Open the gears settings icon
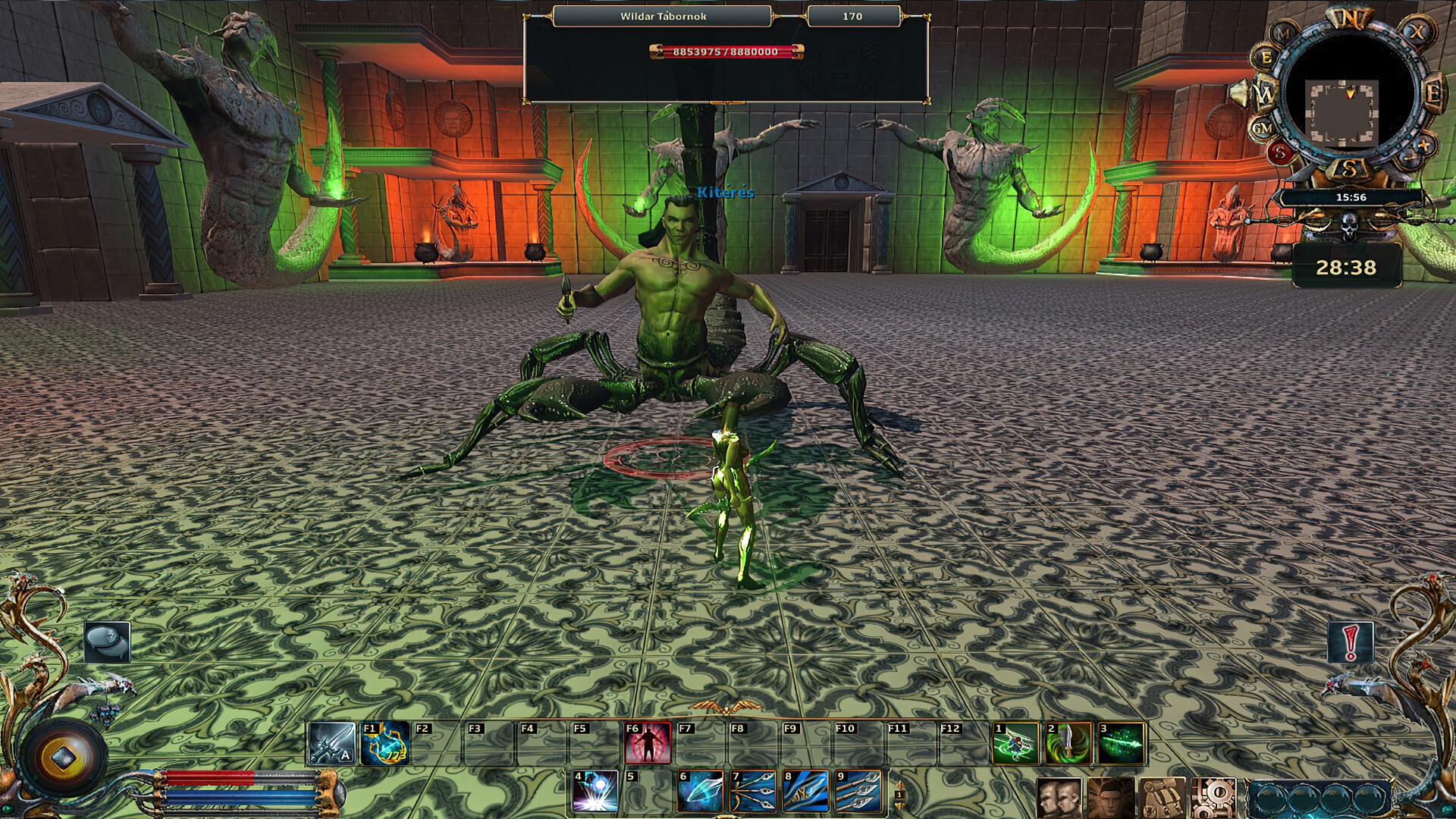Image resolution: width=1456 pixels, height=819 pixels. (1216, 796)
